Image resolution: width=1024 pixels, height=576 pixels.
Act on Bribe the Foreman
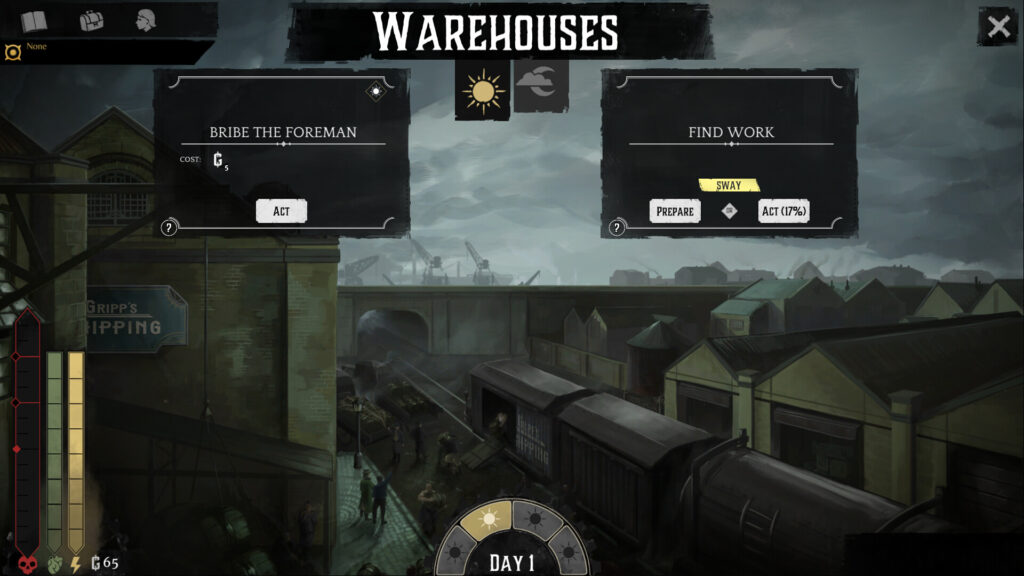[281, 211]
